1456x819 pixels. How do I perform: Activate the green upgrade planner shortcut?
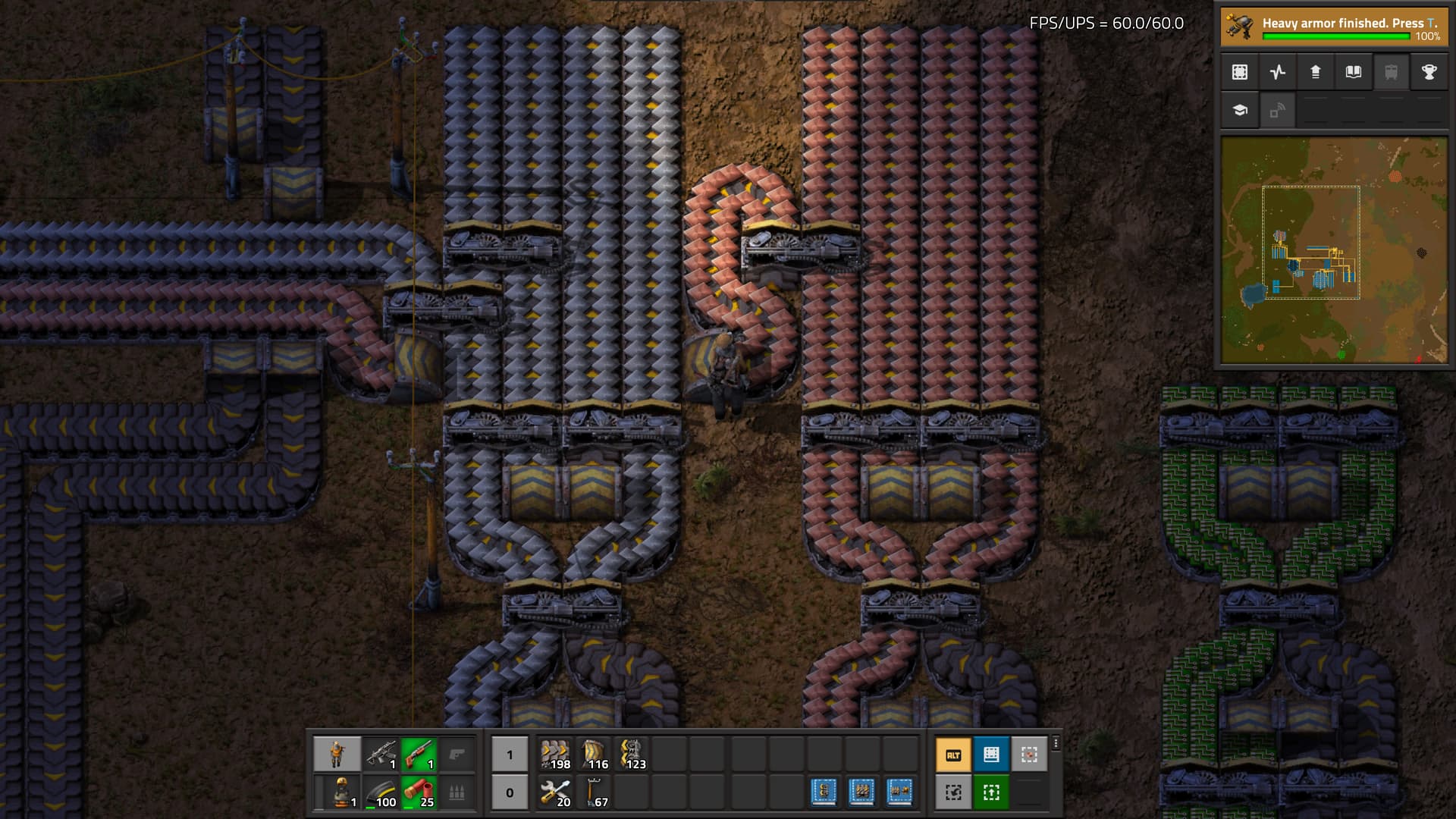[x=991, y=792]
